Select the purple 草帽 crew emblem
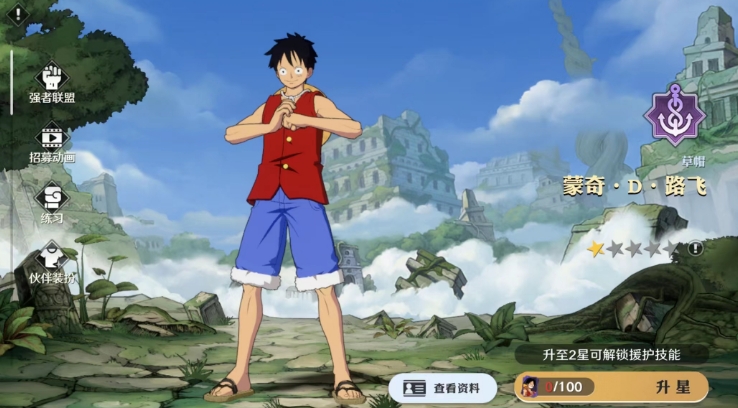This screenshot has width=738, height=408. 674,117
